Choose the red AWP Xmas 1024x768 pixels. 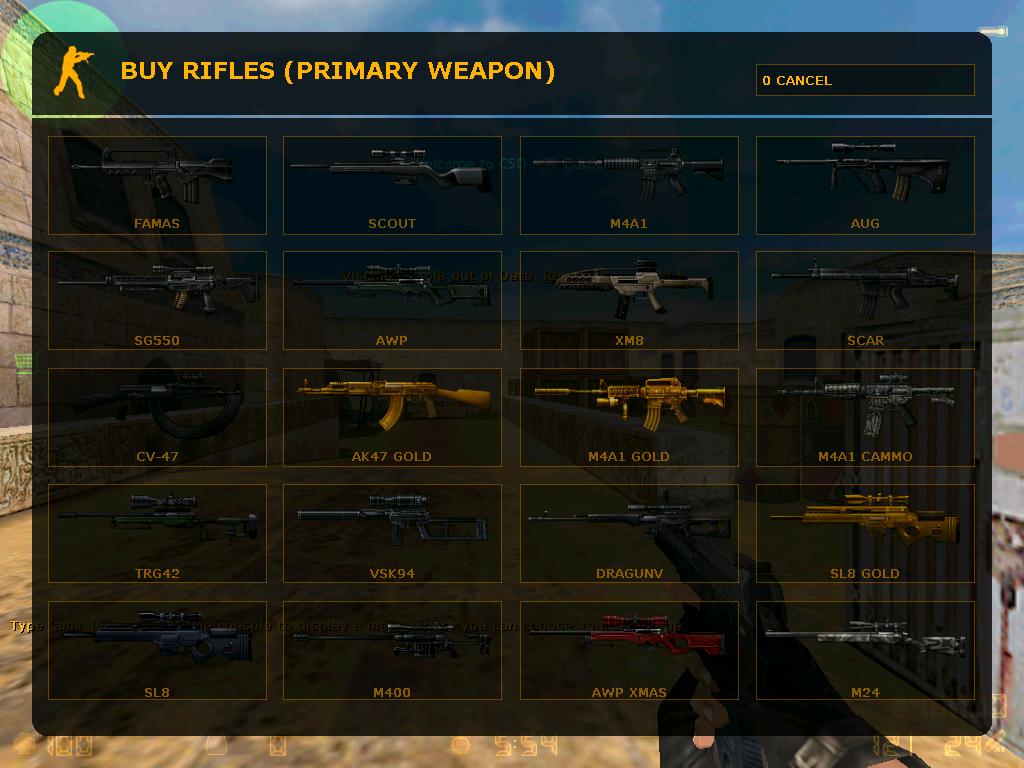pos(629,651)
